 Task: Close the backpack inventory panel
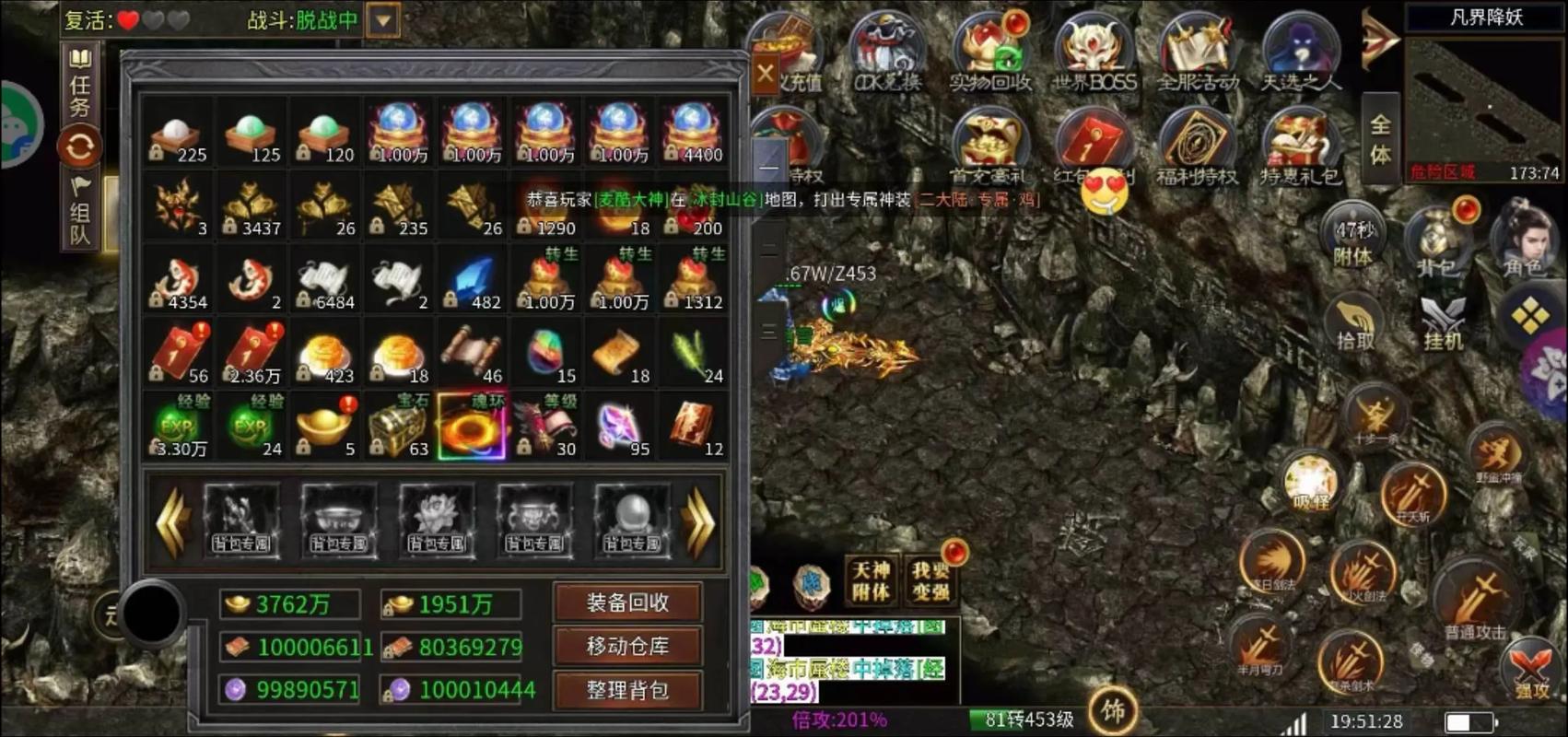pyautogui.click(x=765, y=73)
